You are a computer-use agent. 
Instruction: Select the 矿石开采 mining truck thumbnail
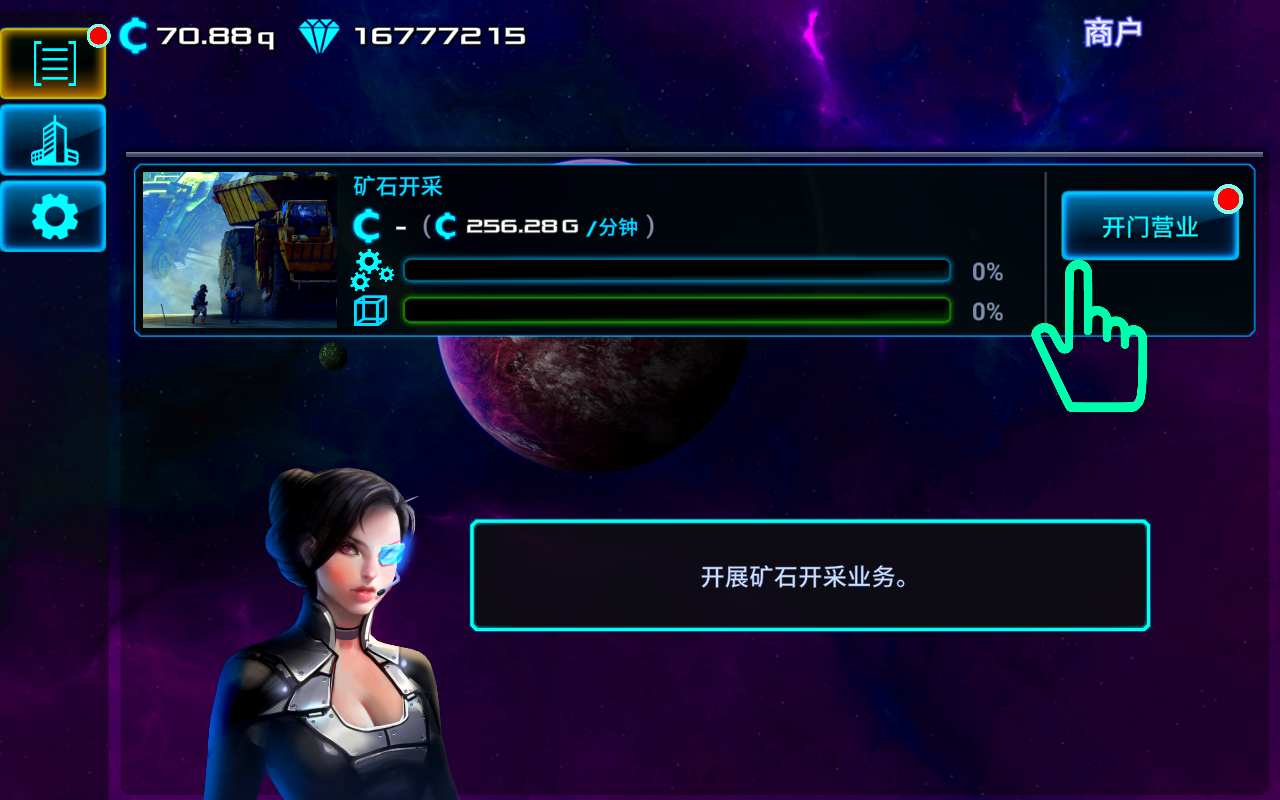coord(240,250)
